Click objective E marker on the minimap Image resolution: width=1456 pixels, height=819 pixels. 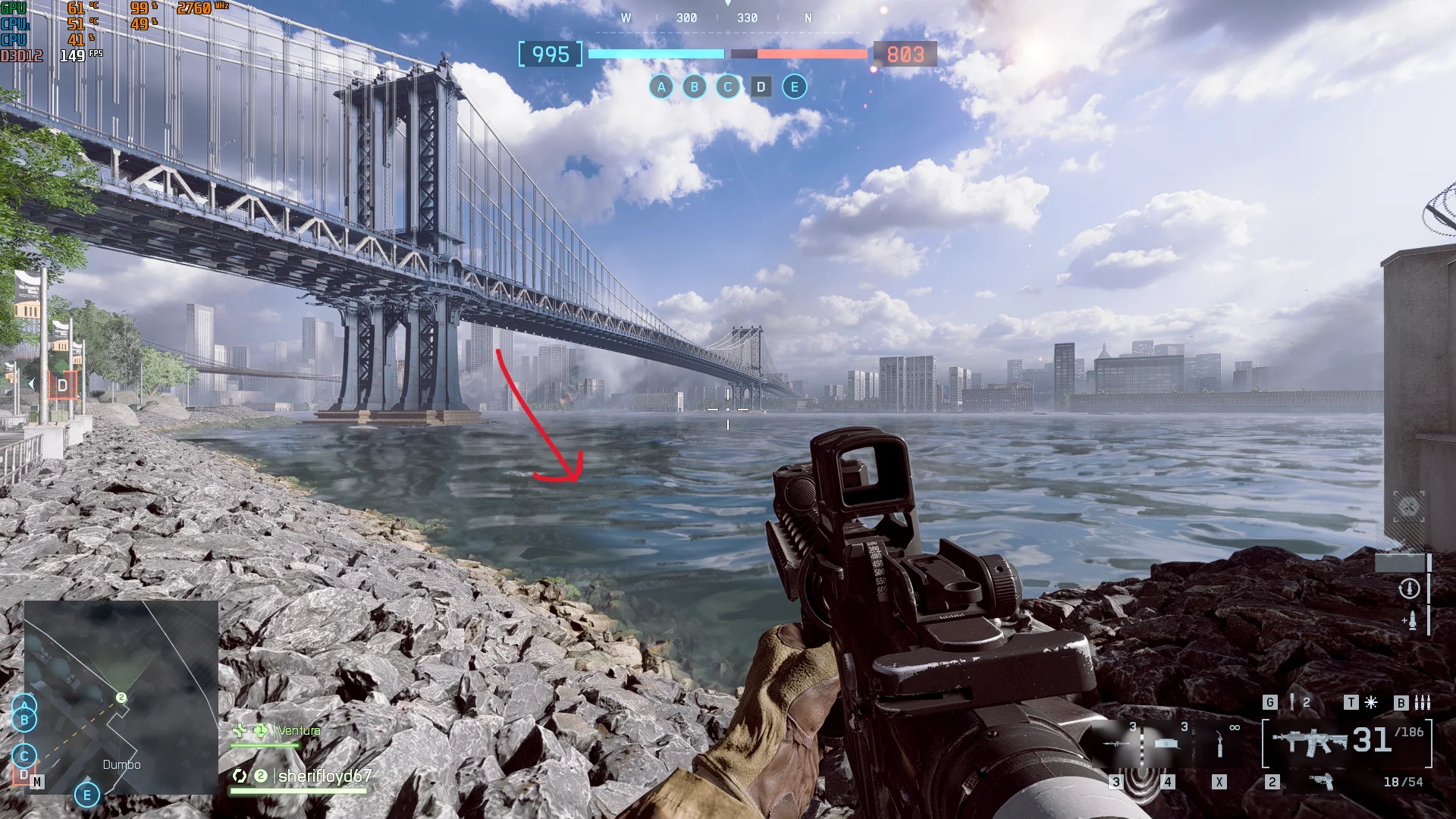point(87,795)
